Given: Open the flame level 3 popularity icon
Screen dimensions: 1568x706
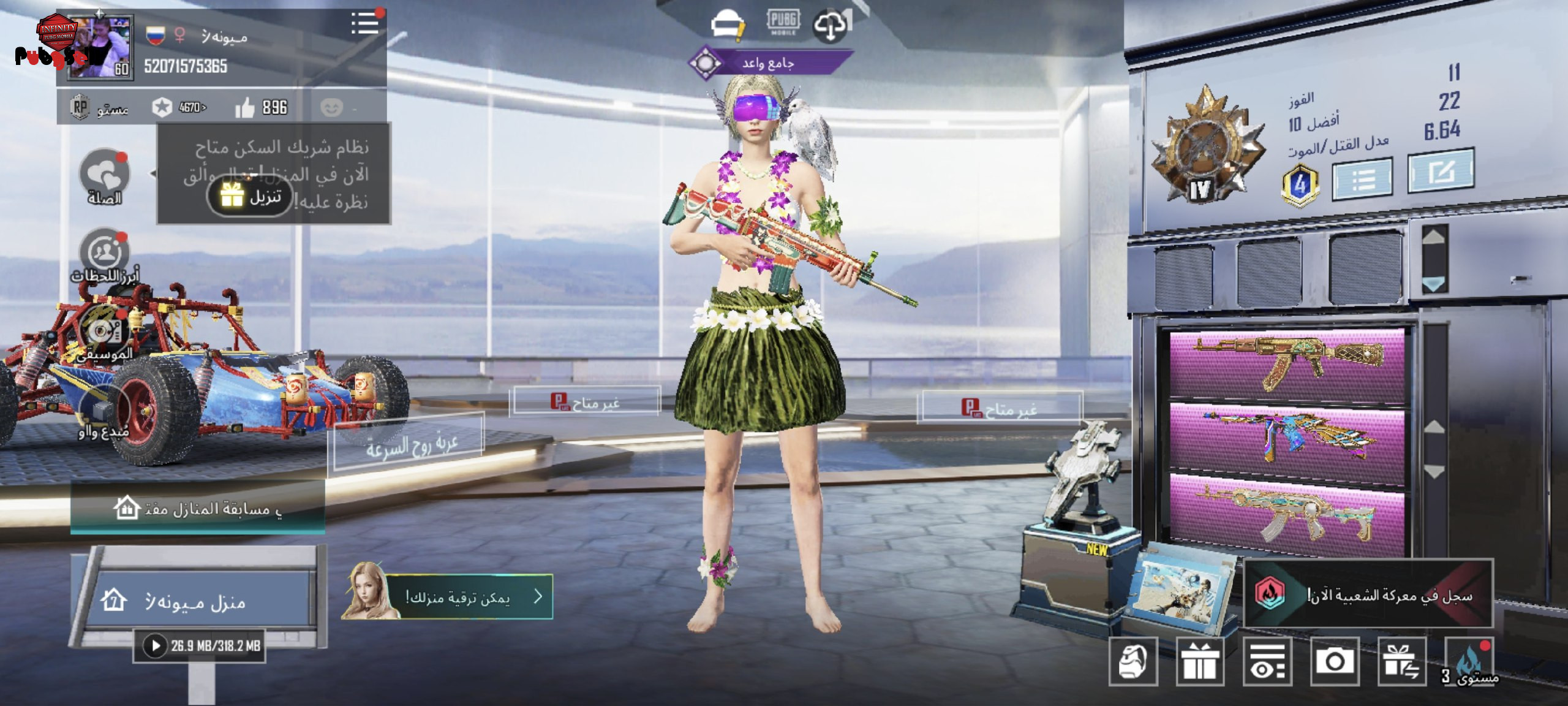Looking at the screenshot, I should 1468,661.
